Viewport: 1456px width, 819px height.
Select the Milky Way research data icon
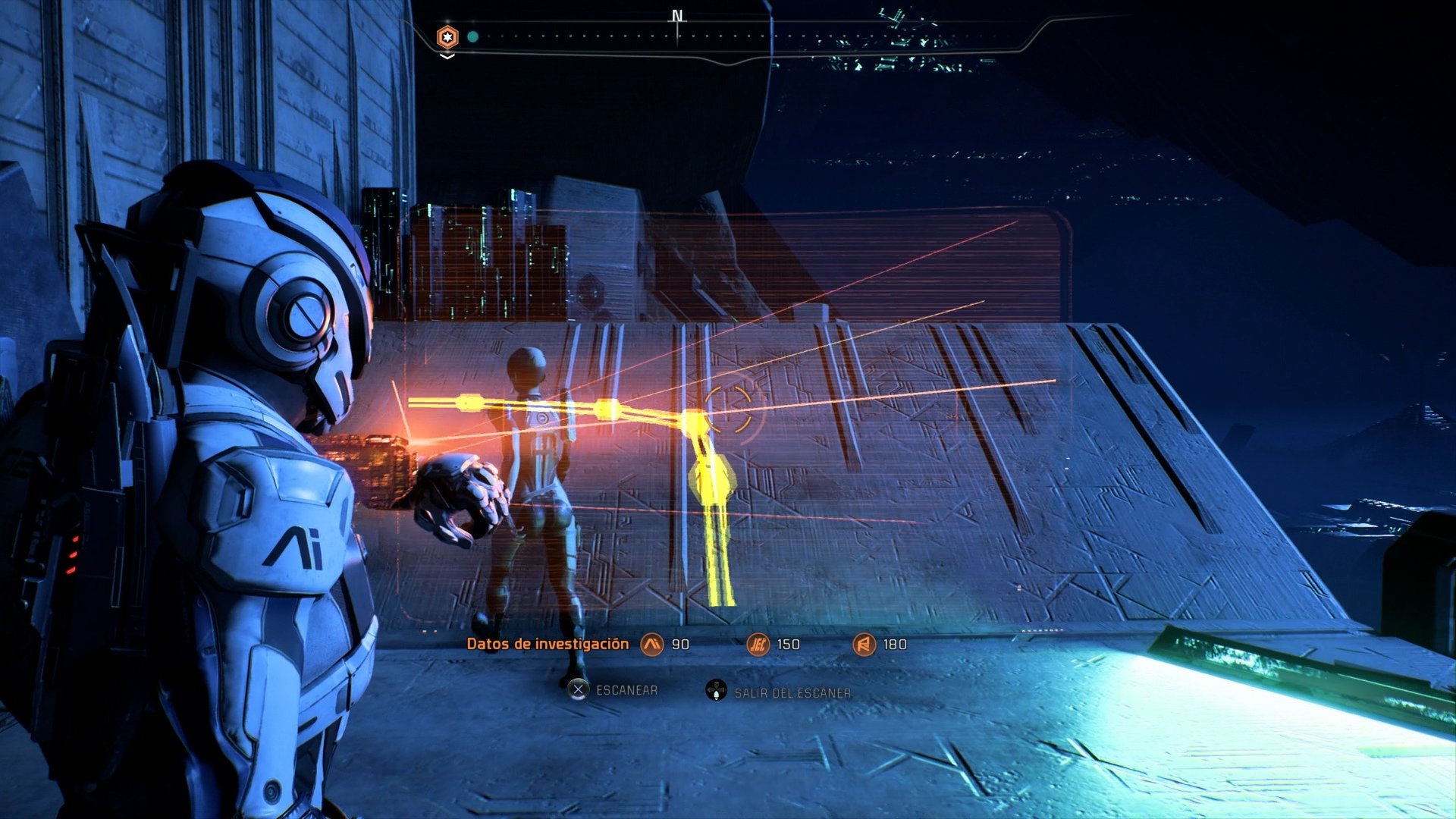point(652,644)
